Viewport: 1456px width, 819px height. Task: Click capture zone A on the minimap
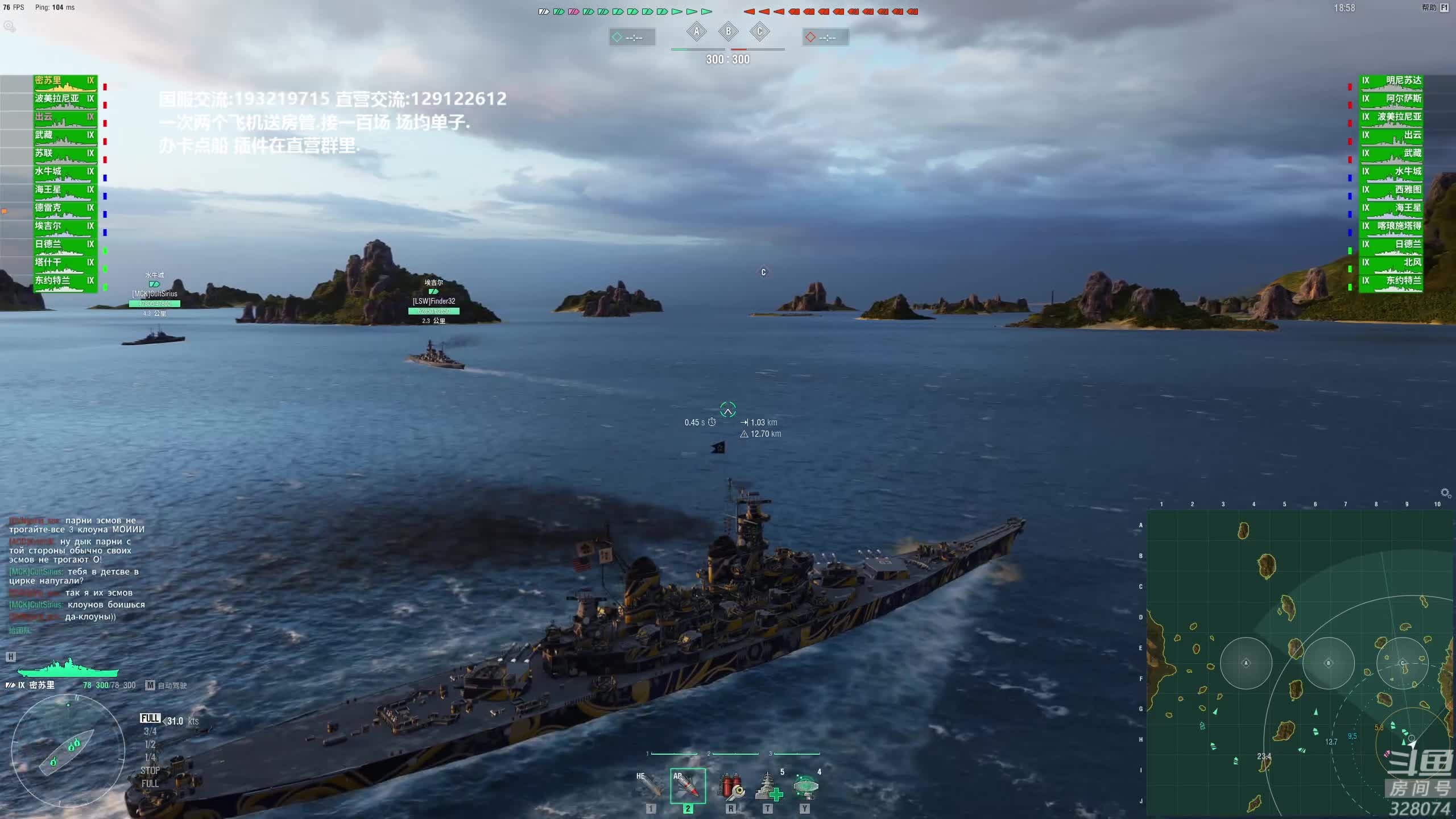(x=1246, y=663)
